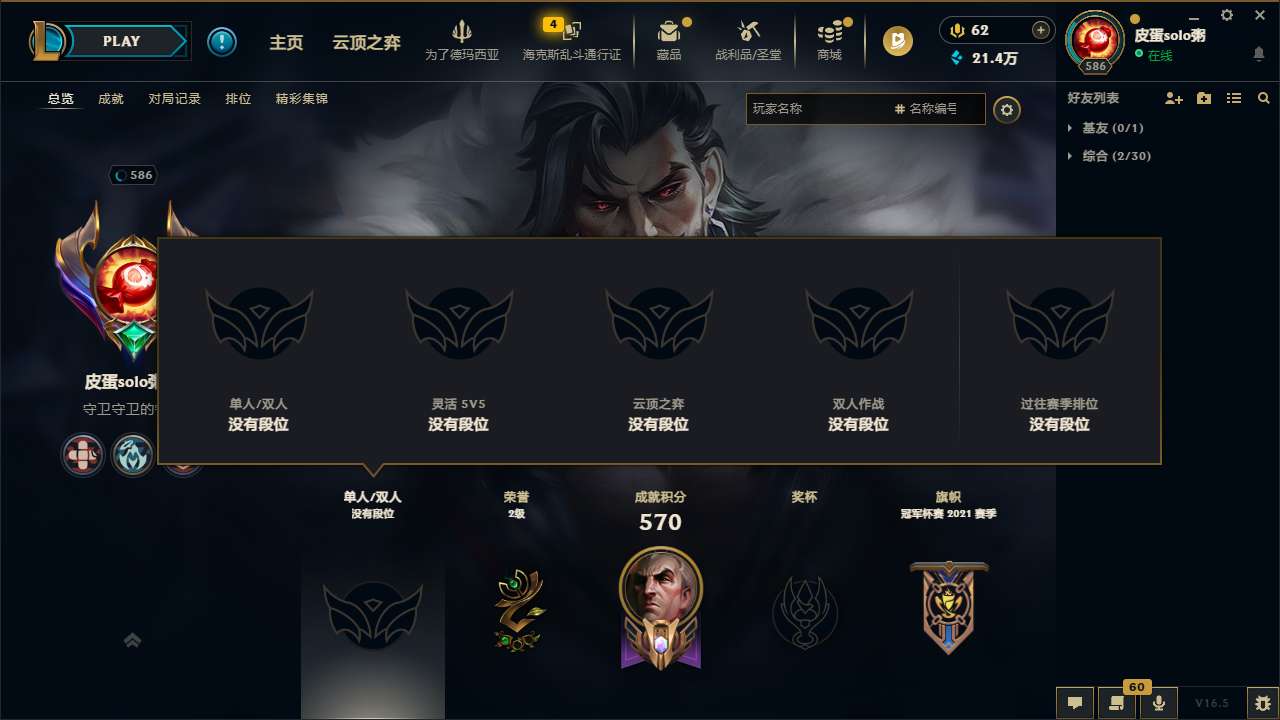
Task: Switch to the 排位 tab
Action: [238, 98]
